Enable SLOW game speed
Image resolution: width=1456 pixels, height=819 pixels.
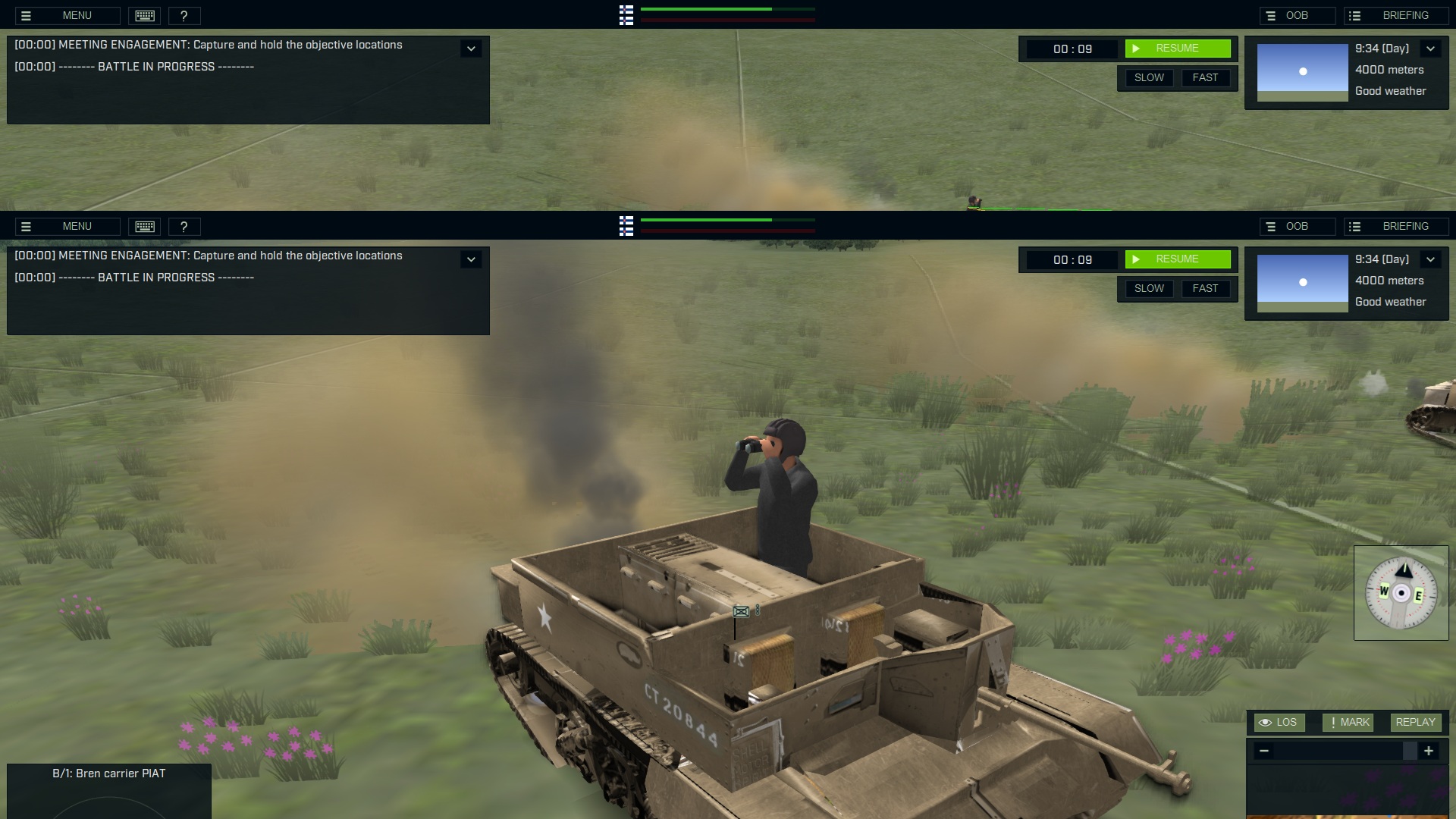[x=1149, y=77]
